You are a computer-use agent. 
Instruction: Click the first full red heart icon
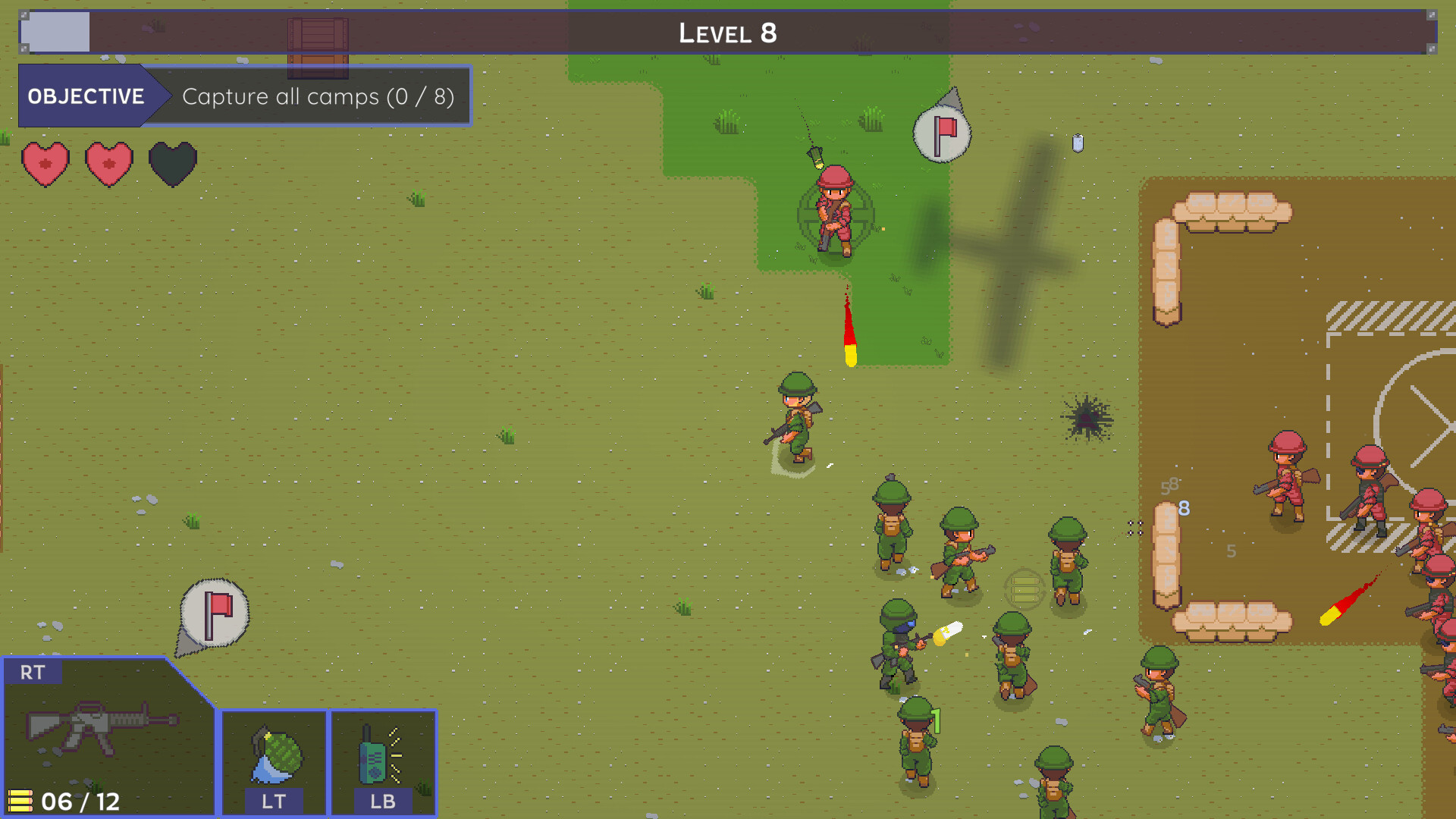[x=45, y=162]
